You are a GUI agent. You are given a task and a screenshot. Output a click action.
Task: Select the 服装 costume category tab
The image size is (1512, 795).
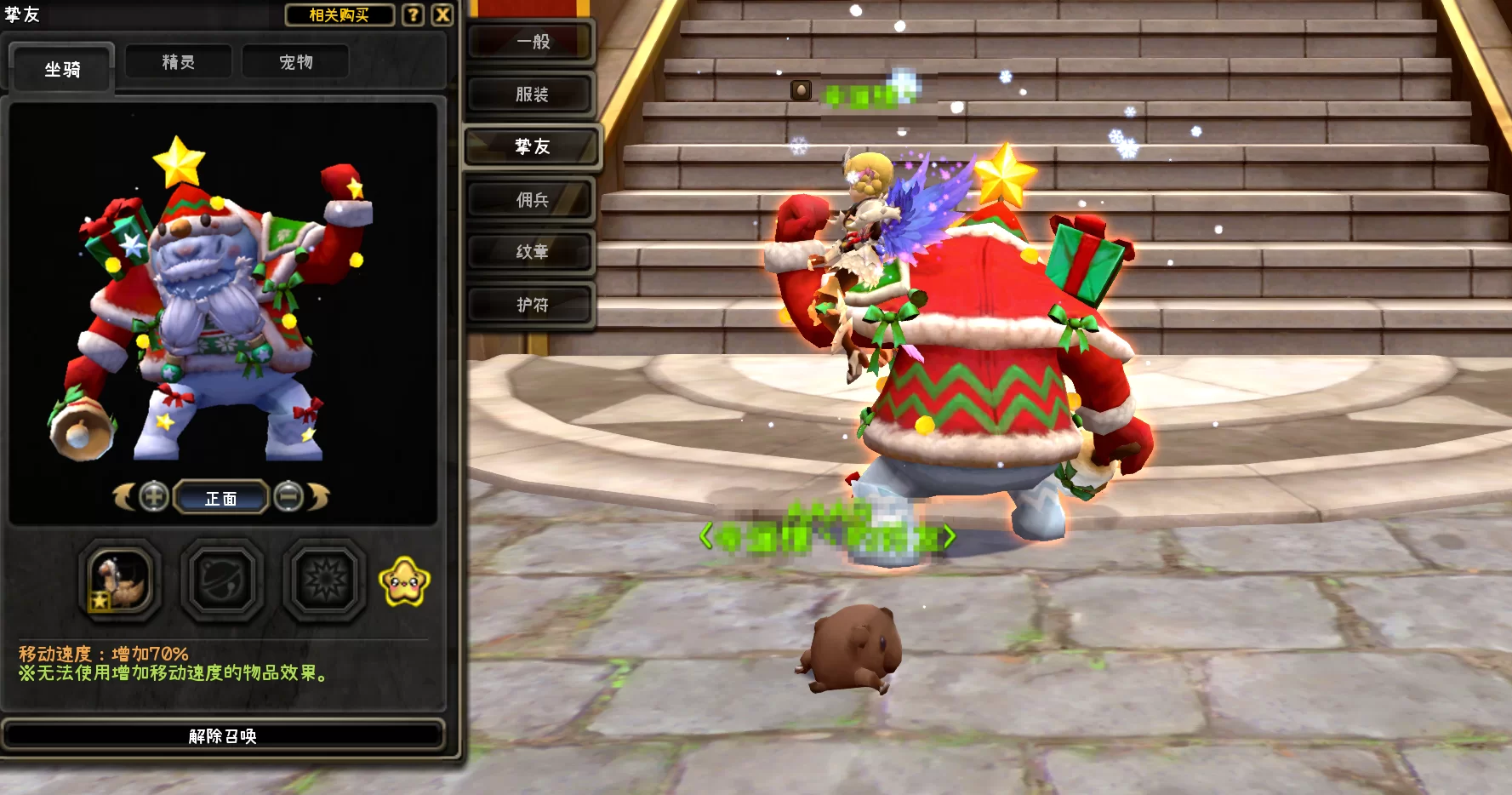pos(532,94)
